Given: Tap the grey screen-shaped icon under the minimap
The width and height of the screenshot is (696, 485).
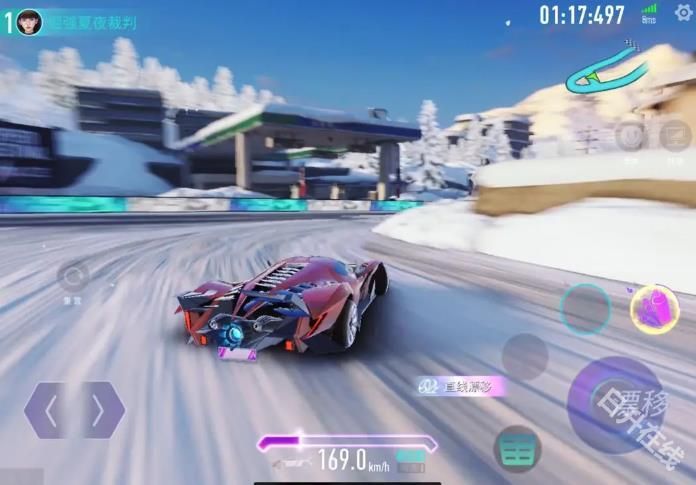Looking at the screenshot, I should pyautogui.click(x=676, y=136).
